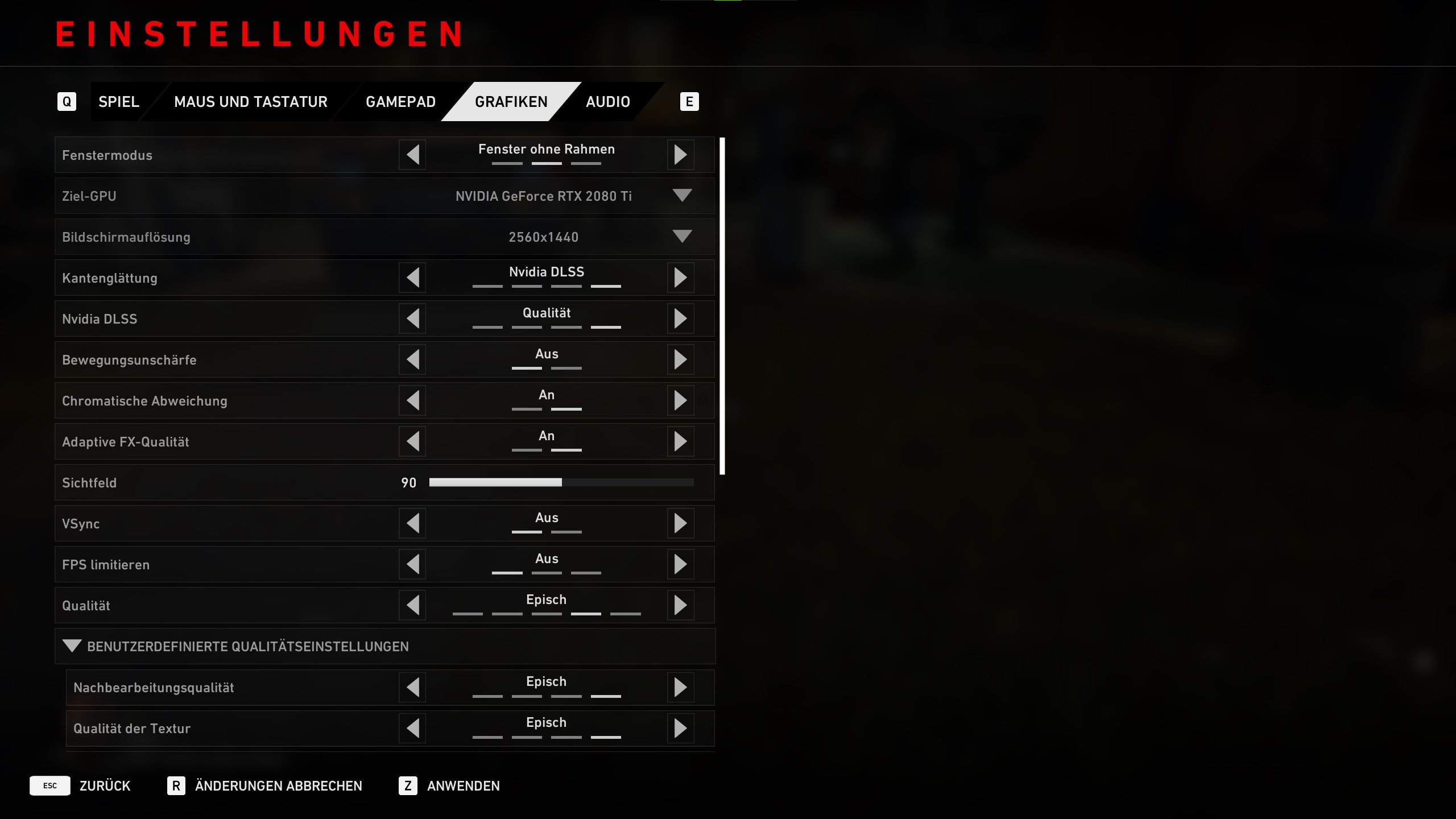Turn off Chromatische Abweichung with left arrow
The width and height of the screenshot is (1456, 819).
(x=413, y=400)
